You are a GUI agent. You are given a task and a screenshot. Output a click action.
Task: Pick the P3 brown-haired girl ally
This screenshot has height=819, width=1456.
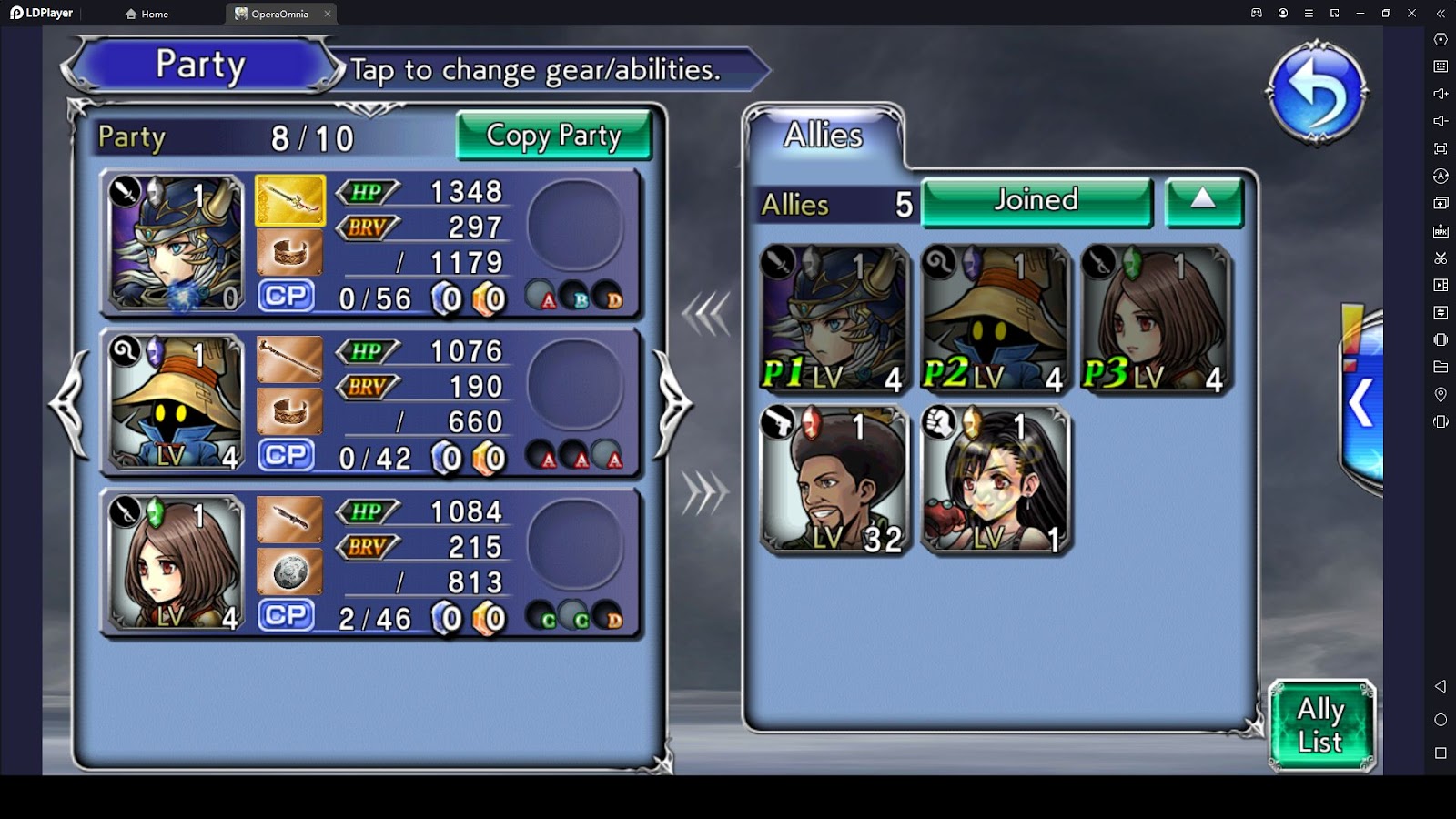1156,319
